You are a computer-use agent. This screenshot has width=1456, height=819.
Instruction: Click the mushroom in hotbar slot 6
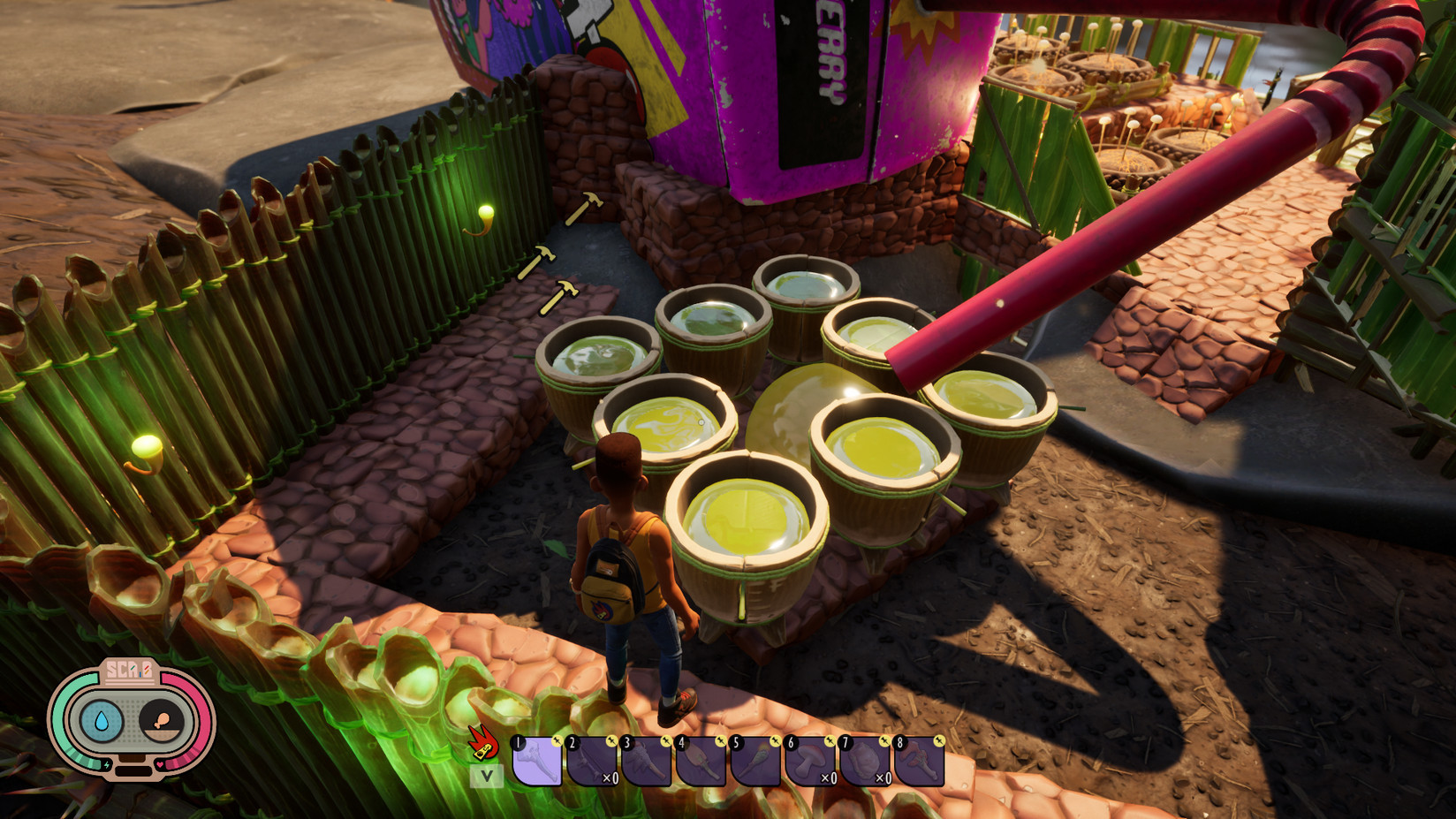point(810,763)
